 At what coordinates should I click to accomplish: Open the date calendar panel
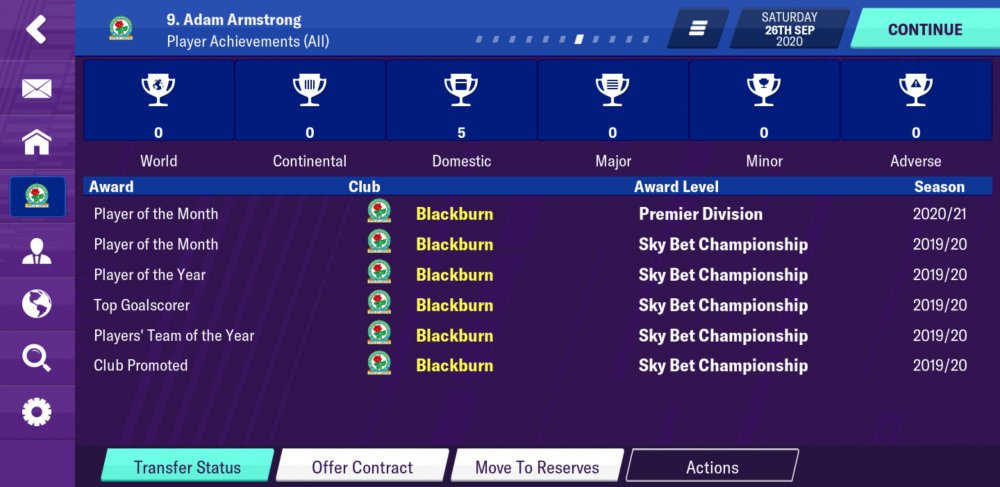pos(789,29)
